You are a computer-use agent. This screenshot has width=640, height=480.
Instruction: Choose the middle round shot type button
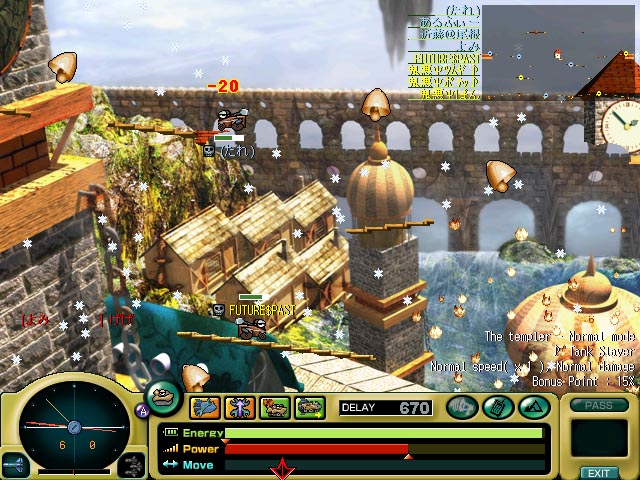(x=497, y=407)
